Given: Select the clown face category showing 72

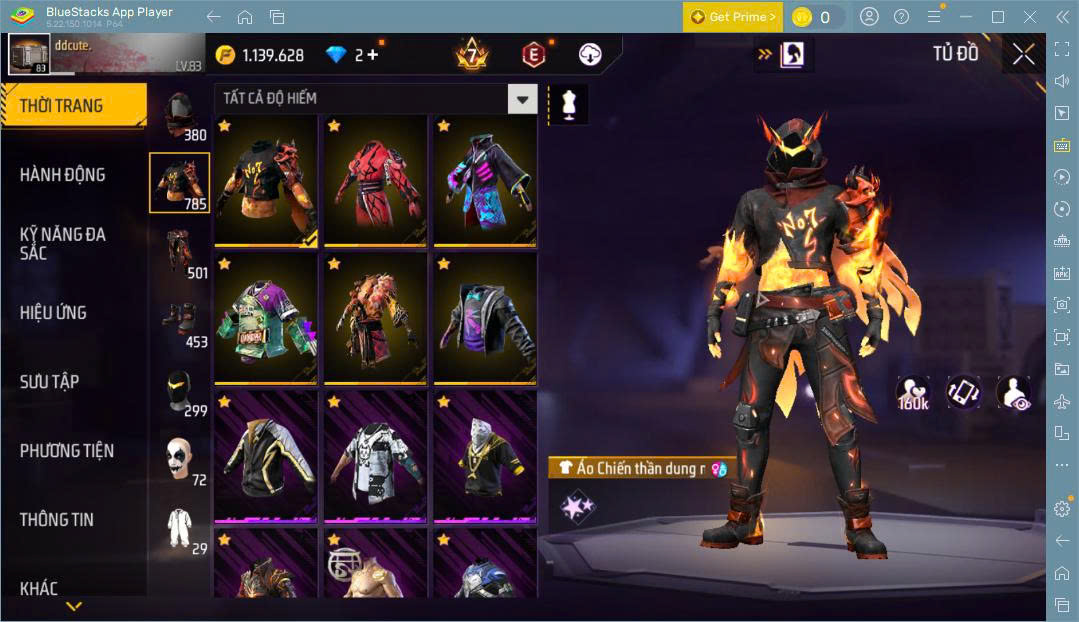Looking at the screenshot, I should [180, 460].
